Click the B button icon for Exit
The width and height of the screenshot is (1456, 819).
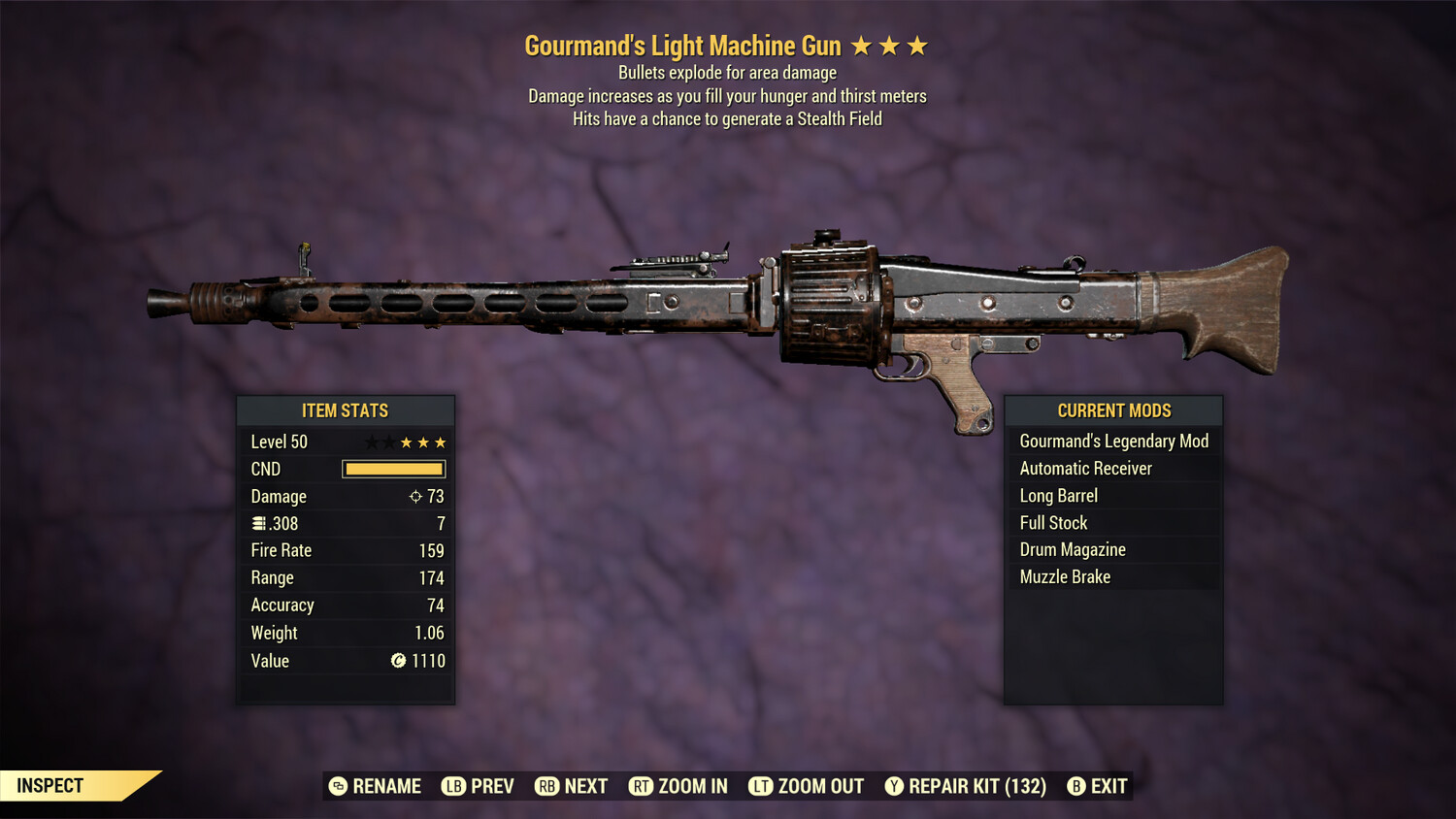(x=1076, y=786)
